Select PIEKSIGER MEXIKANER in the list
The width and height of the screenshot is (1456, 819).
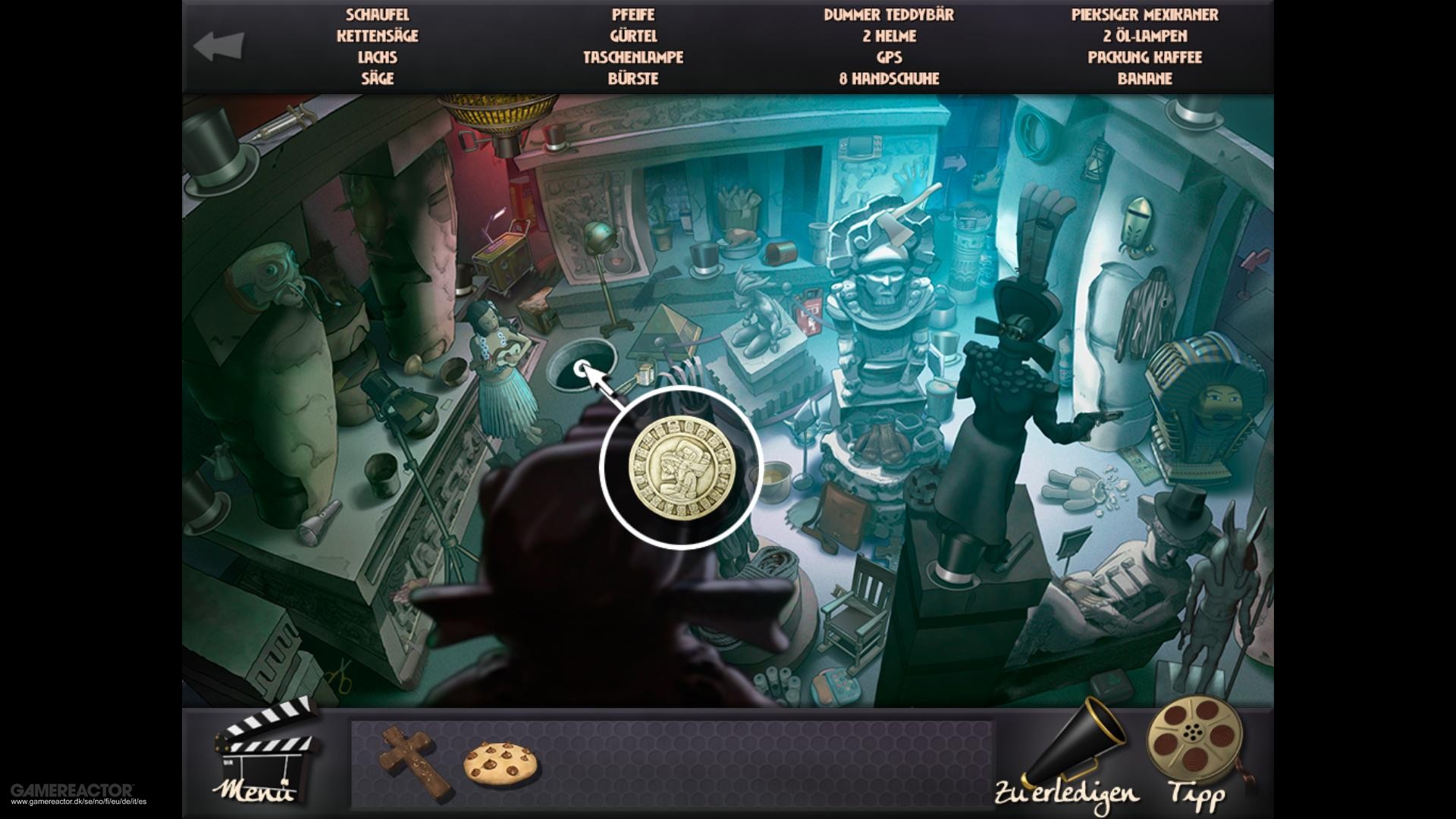pyautogui.click(x=1145, y=14)
